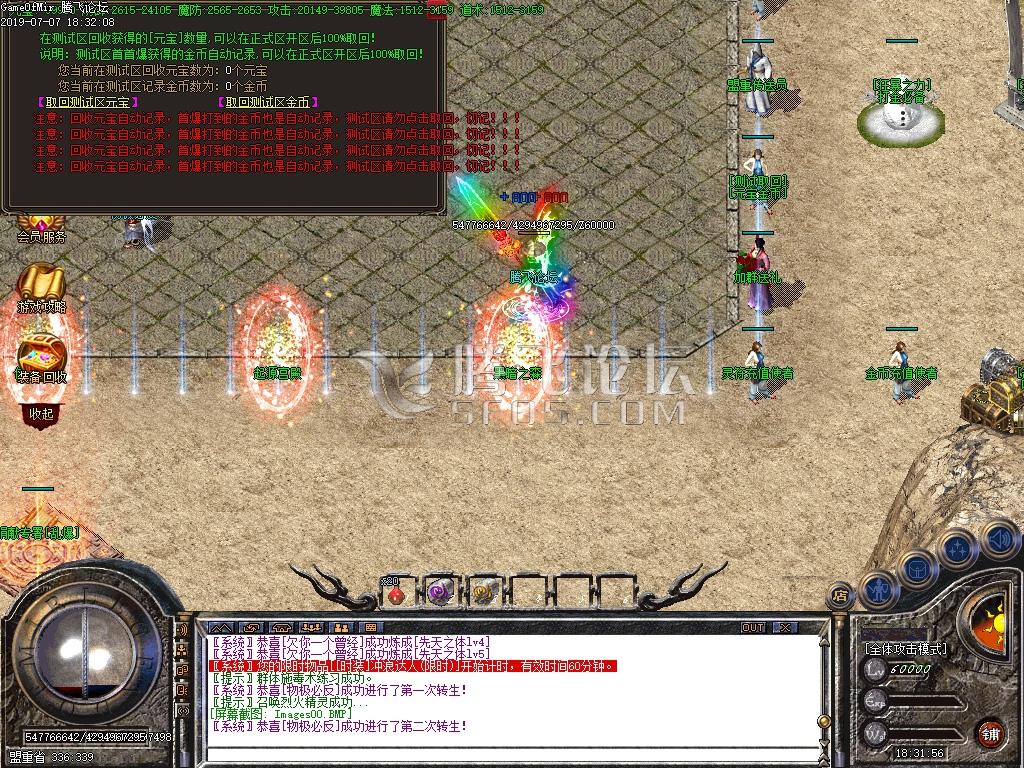Close the test-zone dialog with red X
Viewport: 1024px width, 768px height.
pyautogui.click(x=437, y=12)
